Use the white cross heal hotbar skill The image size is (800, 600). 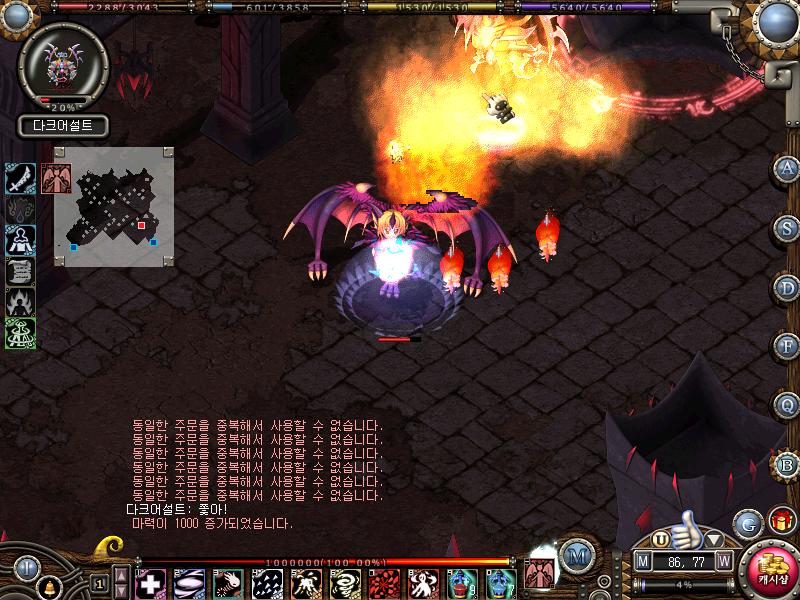[x=150, y=583]
